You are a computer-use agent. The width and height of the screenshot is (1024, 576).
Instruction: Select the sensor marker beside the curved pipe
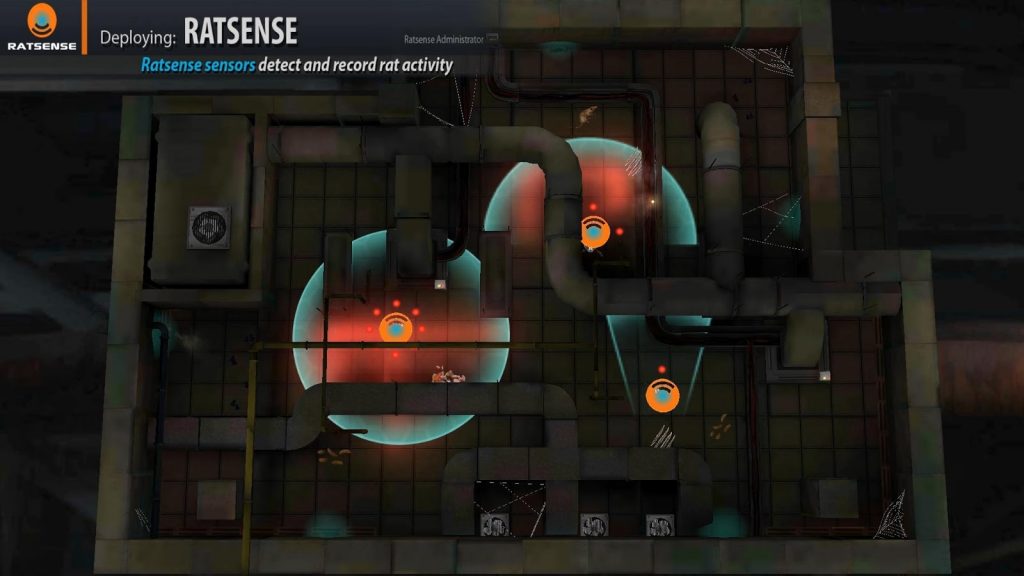[x=595, y=232]
